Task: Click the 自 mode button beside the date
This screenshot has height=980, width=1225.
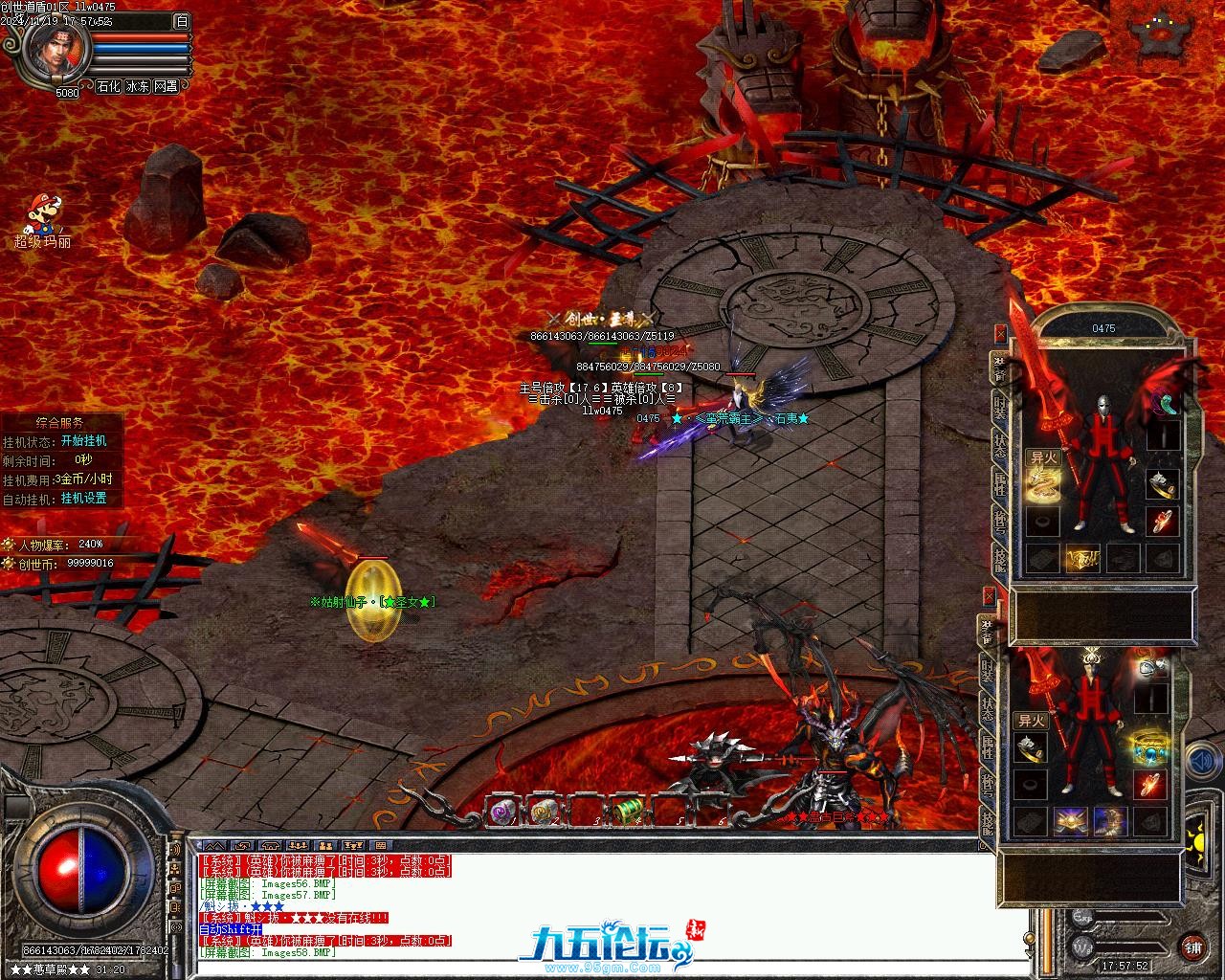Action: 182,21
